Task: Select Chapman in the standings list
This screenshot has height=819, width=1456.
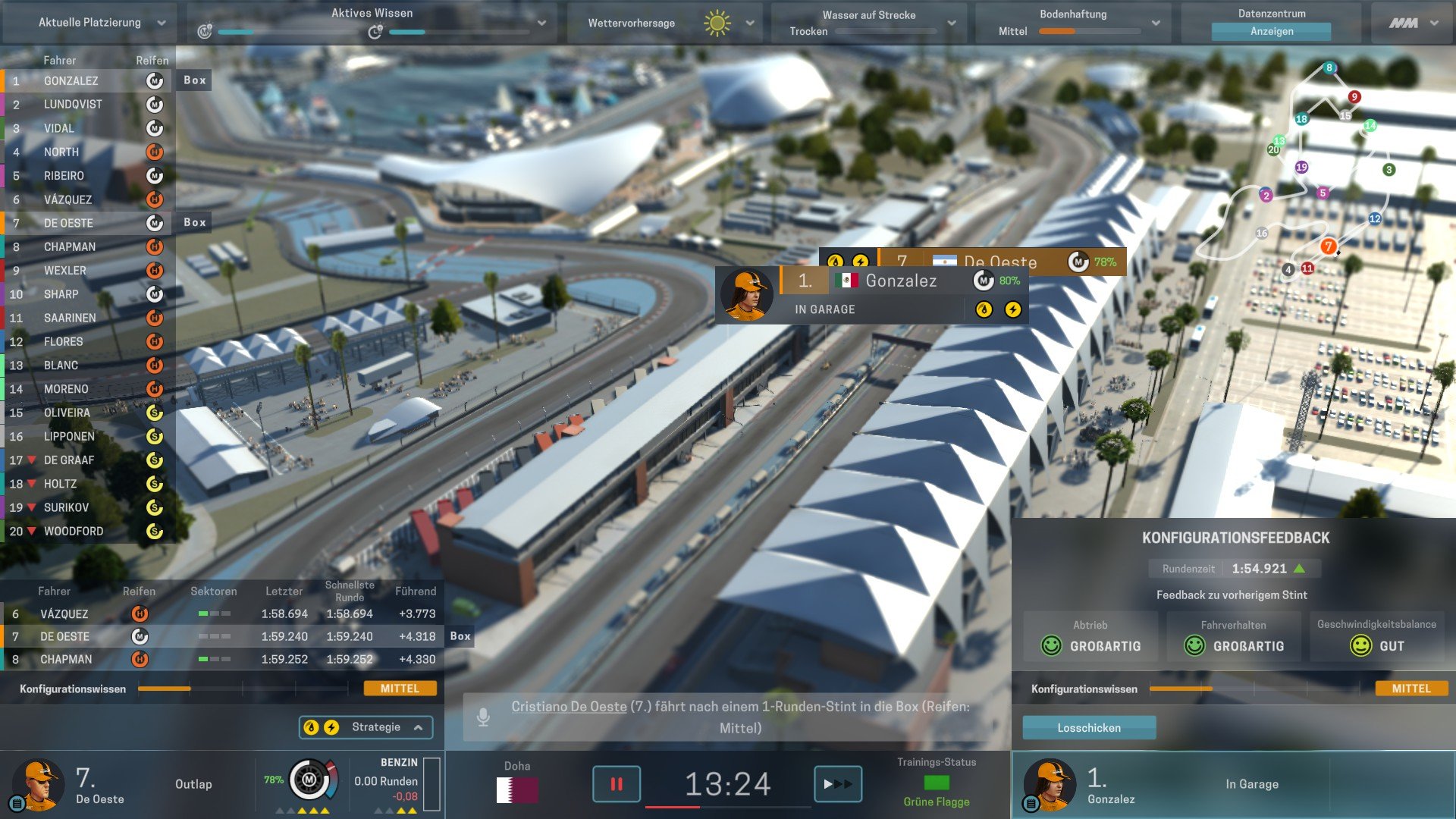Action: pyautogui.click(x=70, y=247)
